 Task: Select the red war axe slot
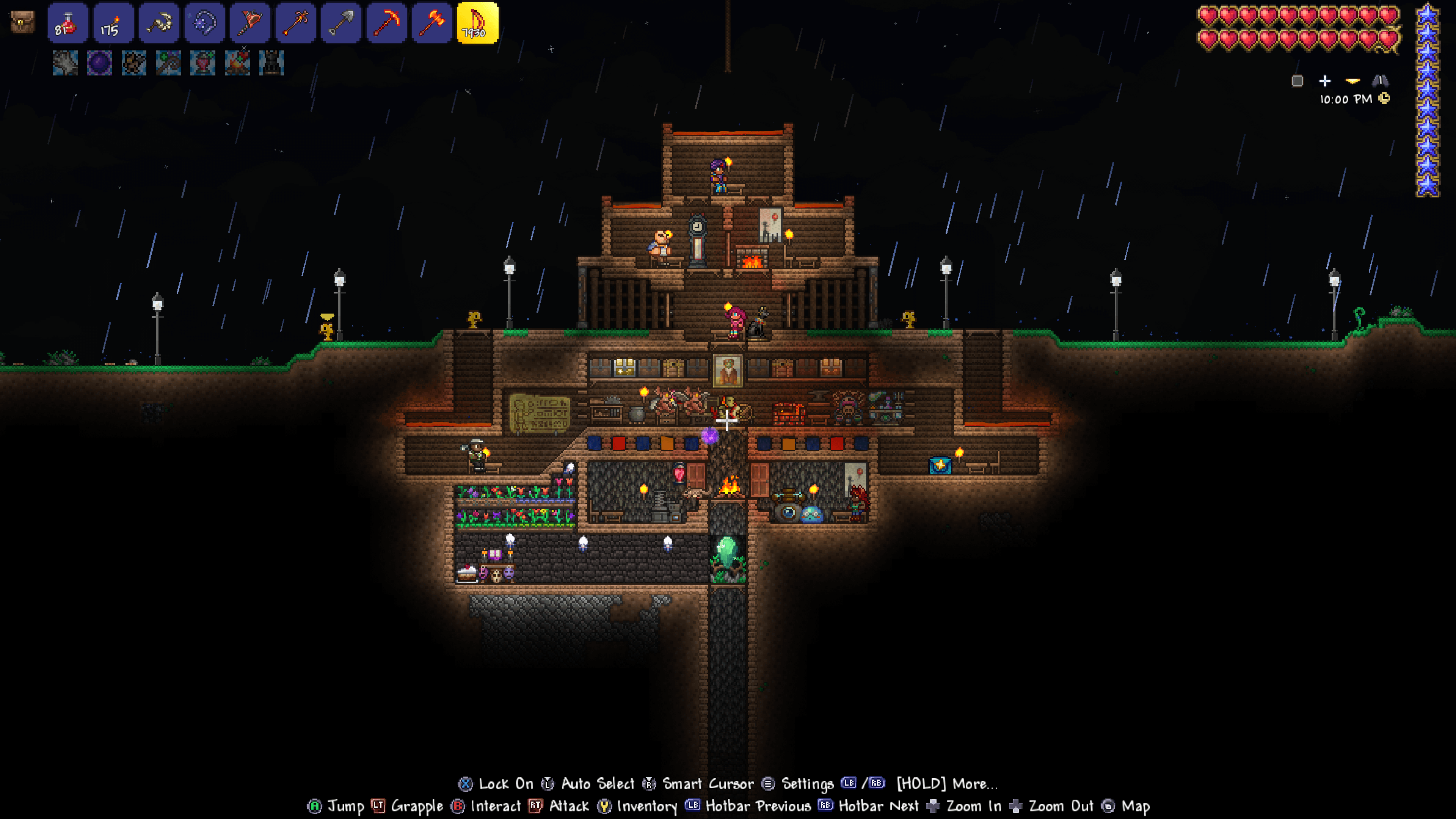pyautogui.click(x=250, y=23)
